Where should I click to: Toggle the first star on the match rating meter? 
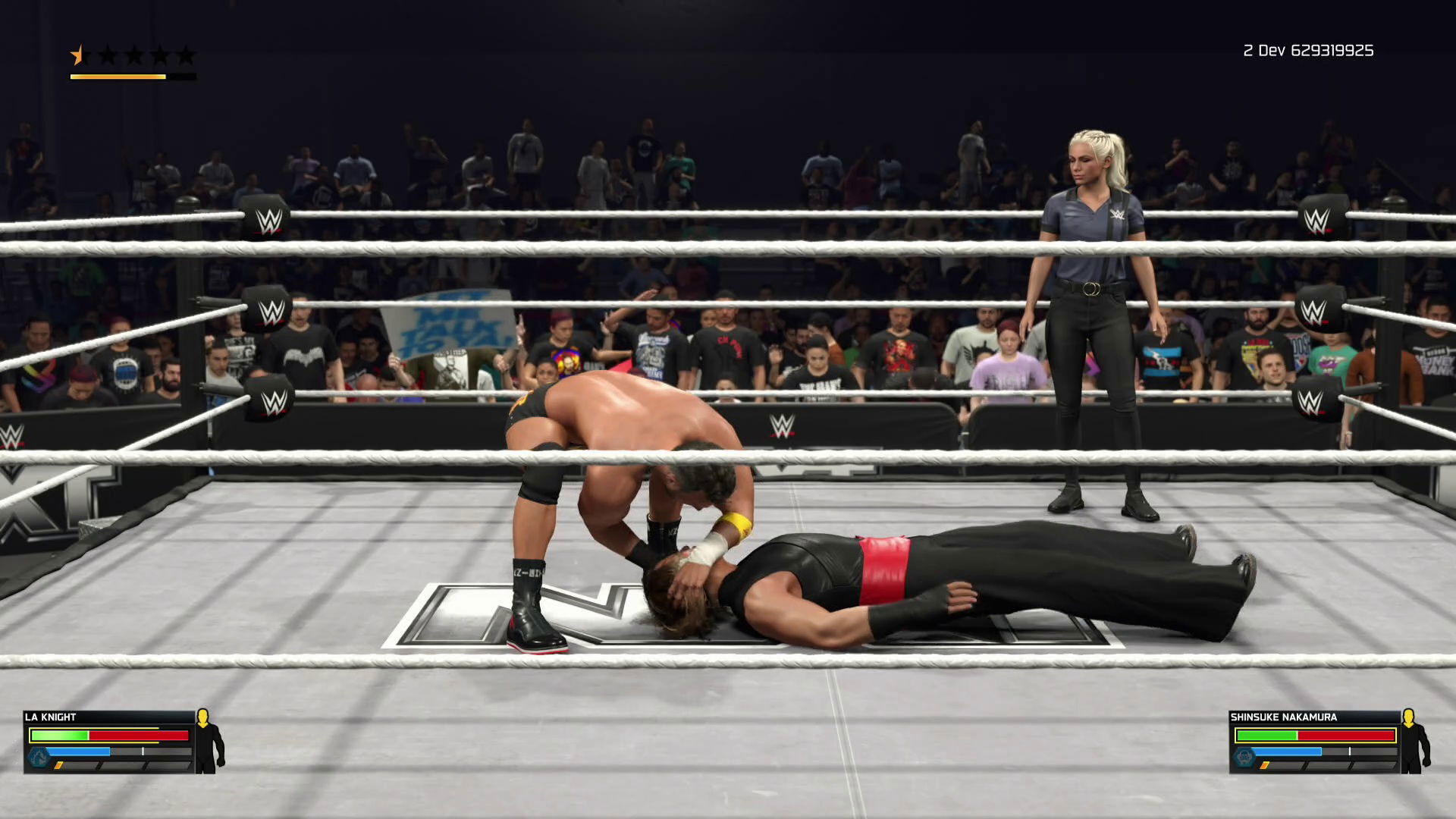(x=77, y=55)
